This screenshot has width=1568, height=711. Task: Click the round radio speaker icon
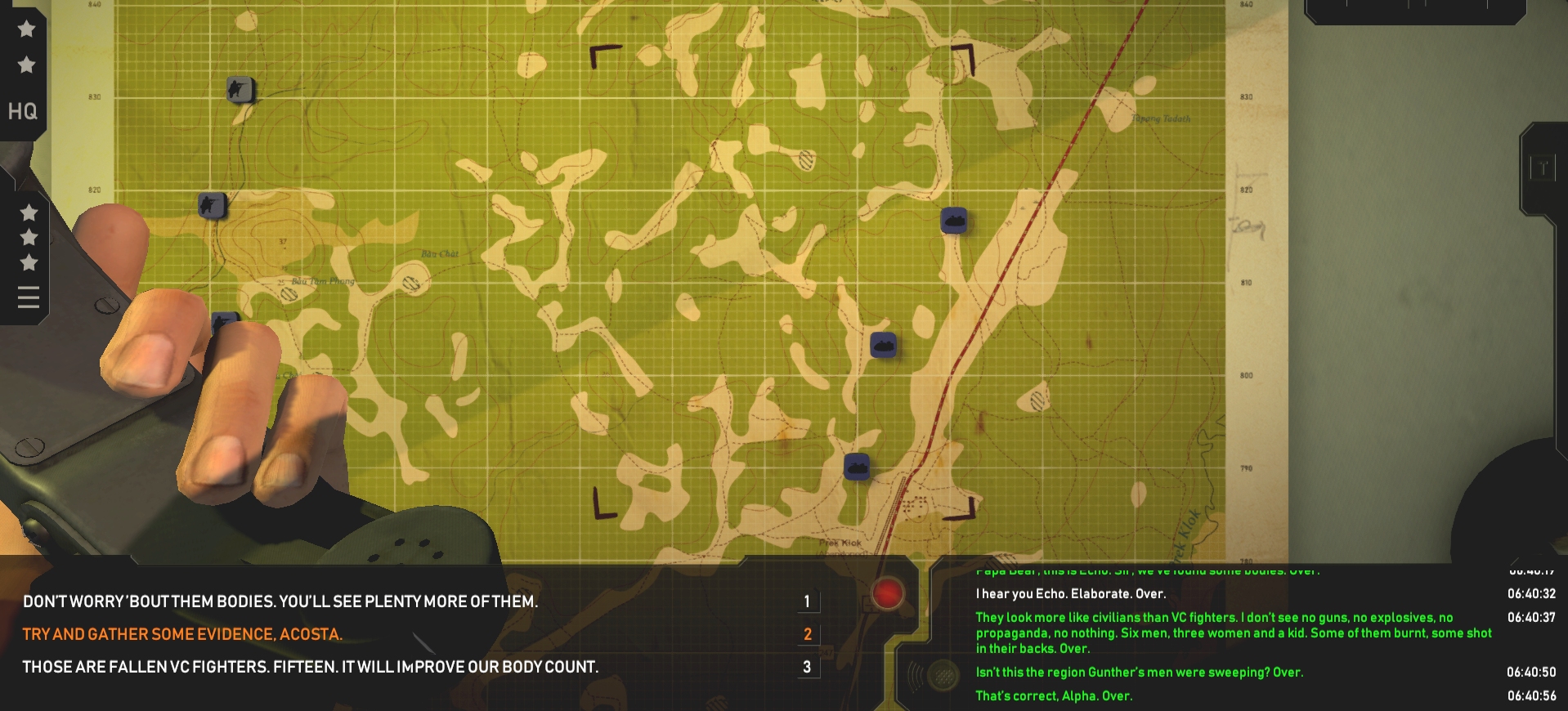(943, 675)
